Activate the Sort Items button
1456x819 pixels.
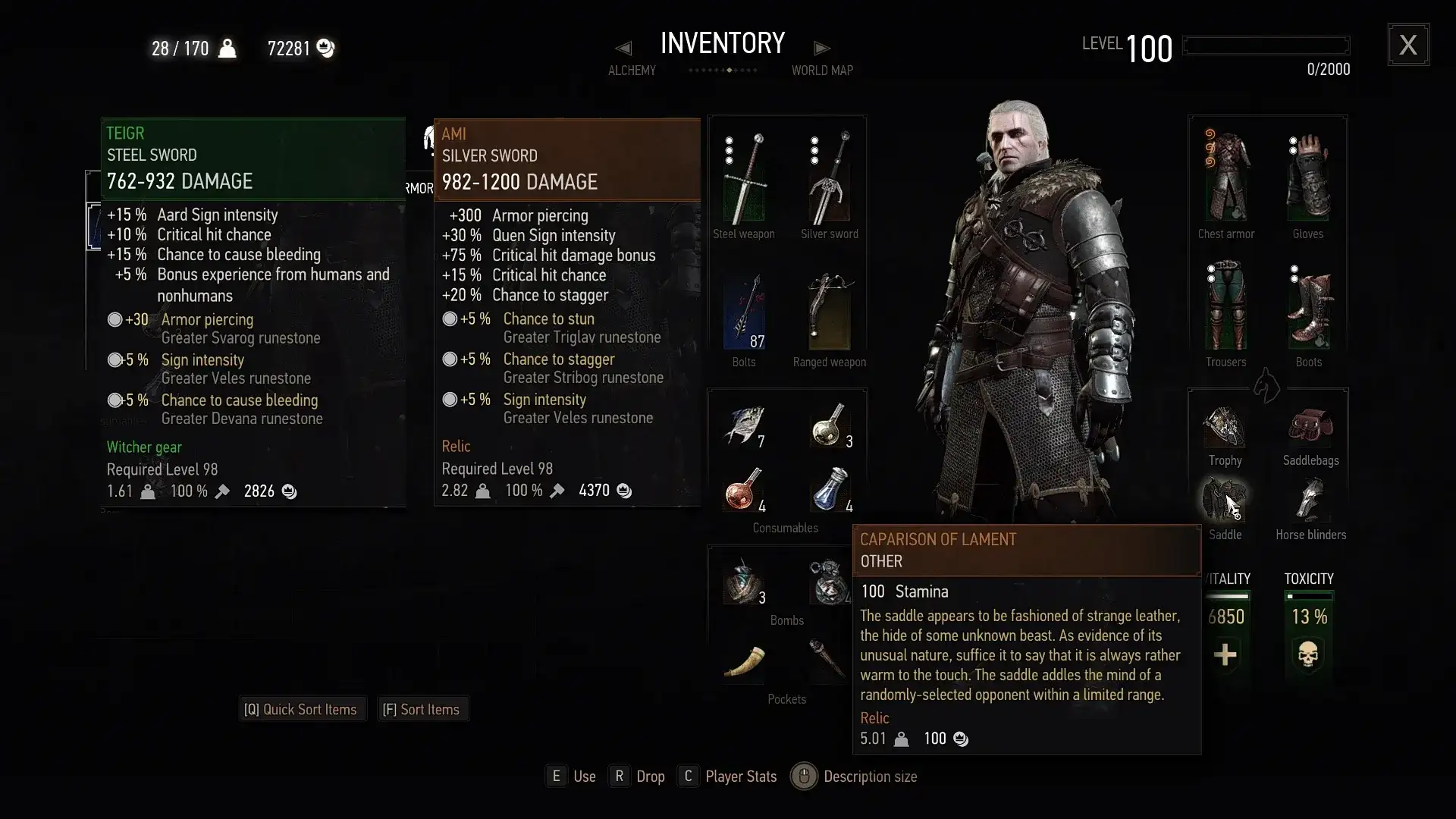coord(421,710)
